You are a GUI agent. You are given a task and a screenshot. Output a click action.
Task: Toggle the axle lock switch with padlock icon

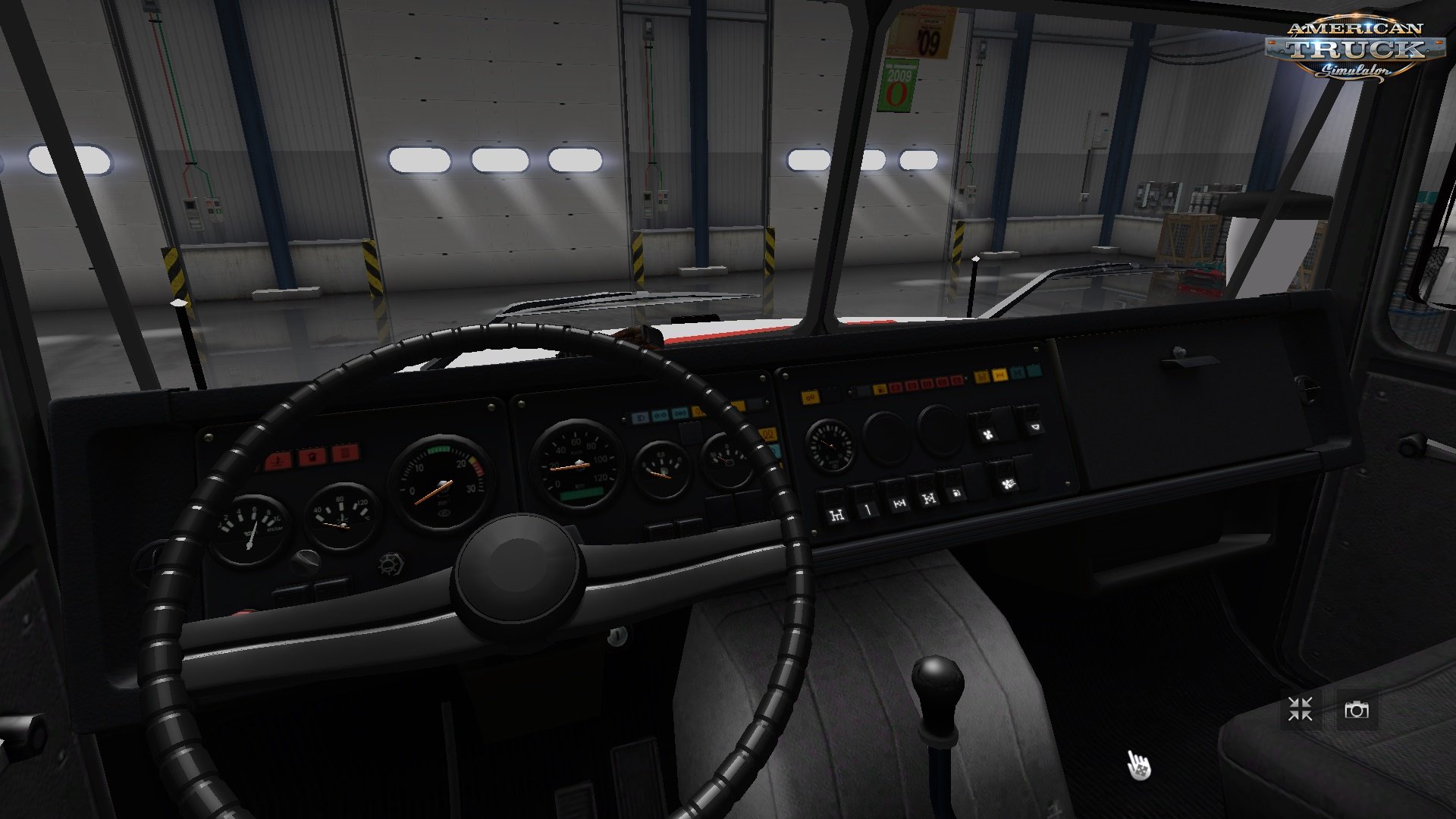click(x=956, y=494)
